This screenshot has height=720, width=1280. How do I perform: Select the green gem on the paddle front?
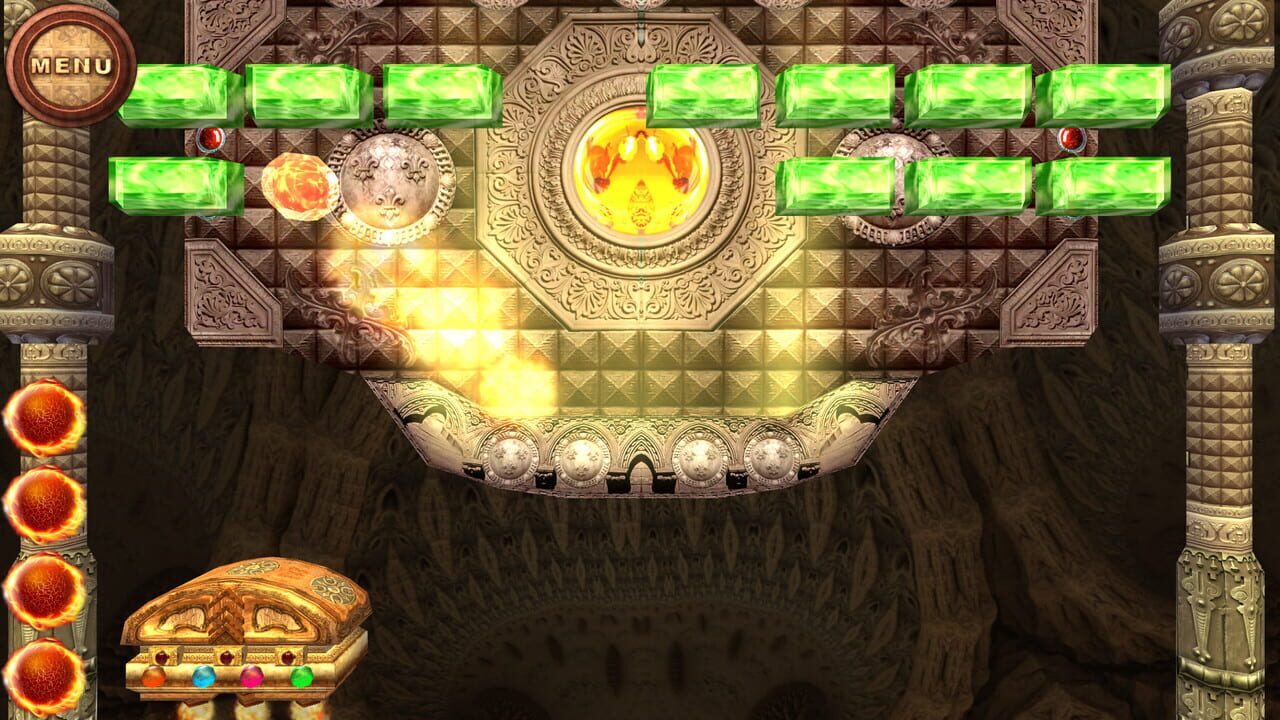pyautogui.click(x=300, y=676)
